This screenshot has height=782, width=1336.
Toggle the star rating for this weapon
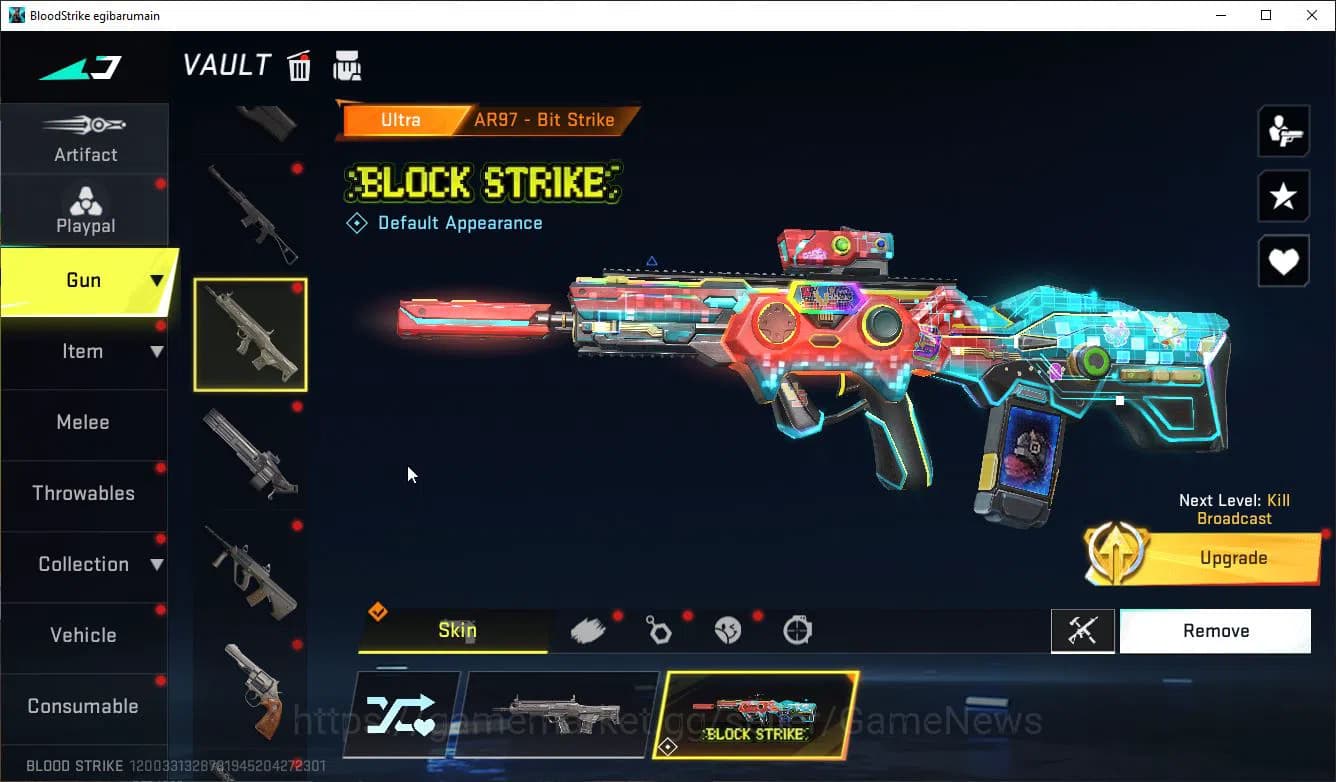[x=1283, y=196]
